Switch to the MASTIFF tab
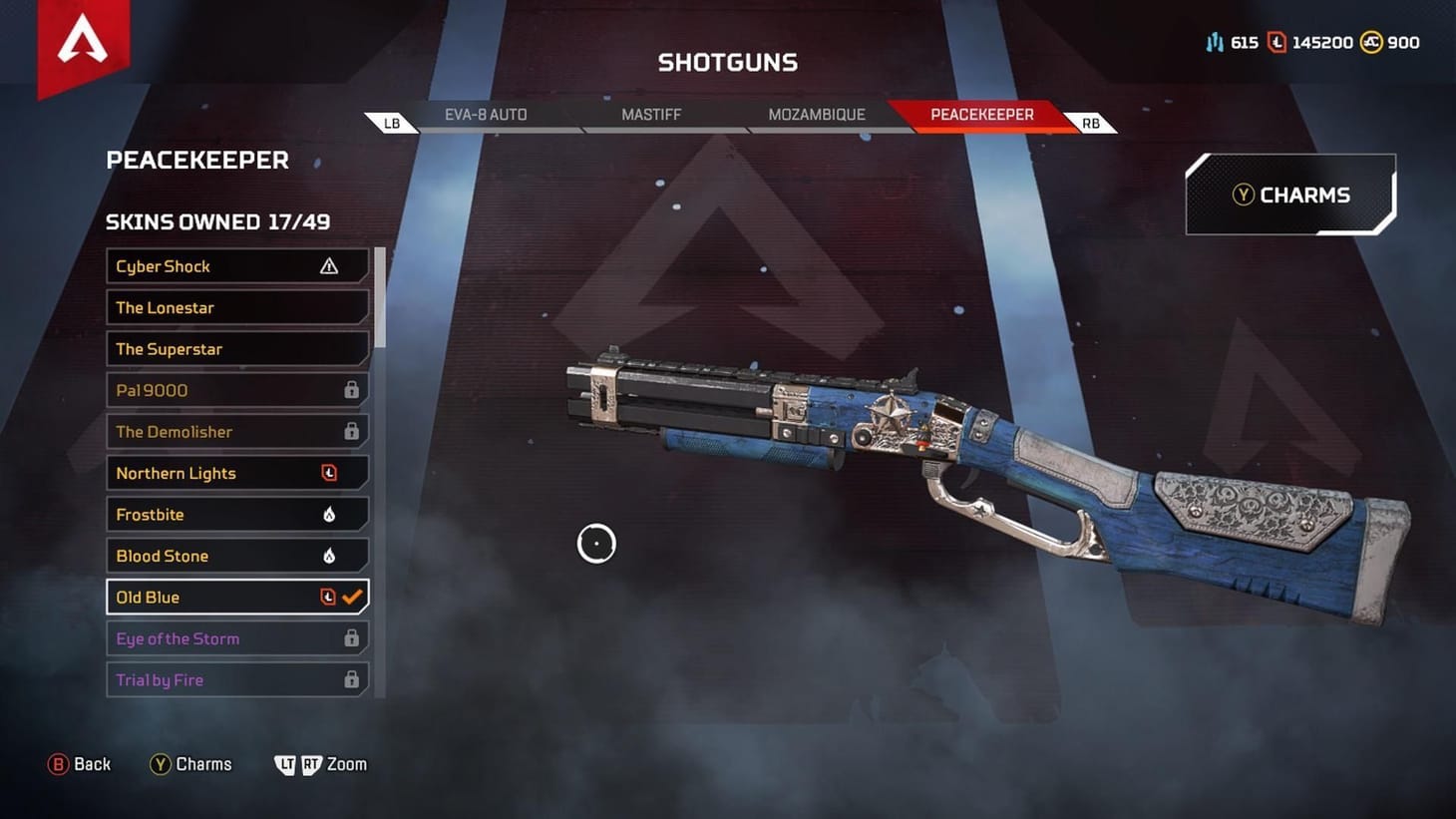The image size is (1456, 819). pos(651,114)
